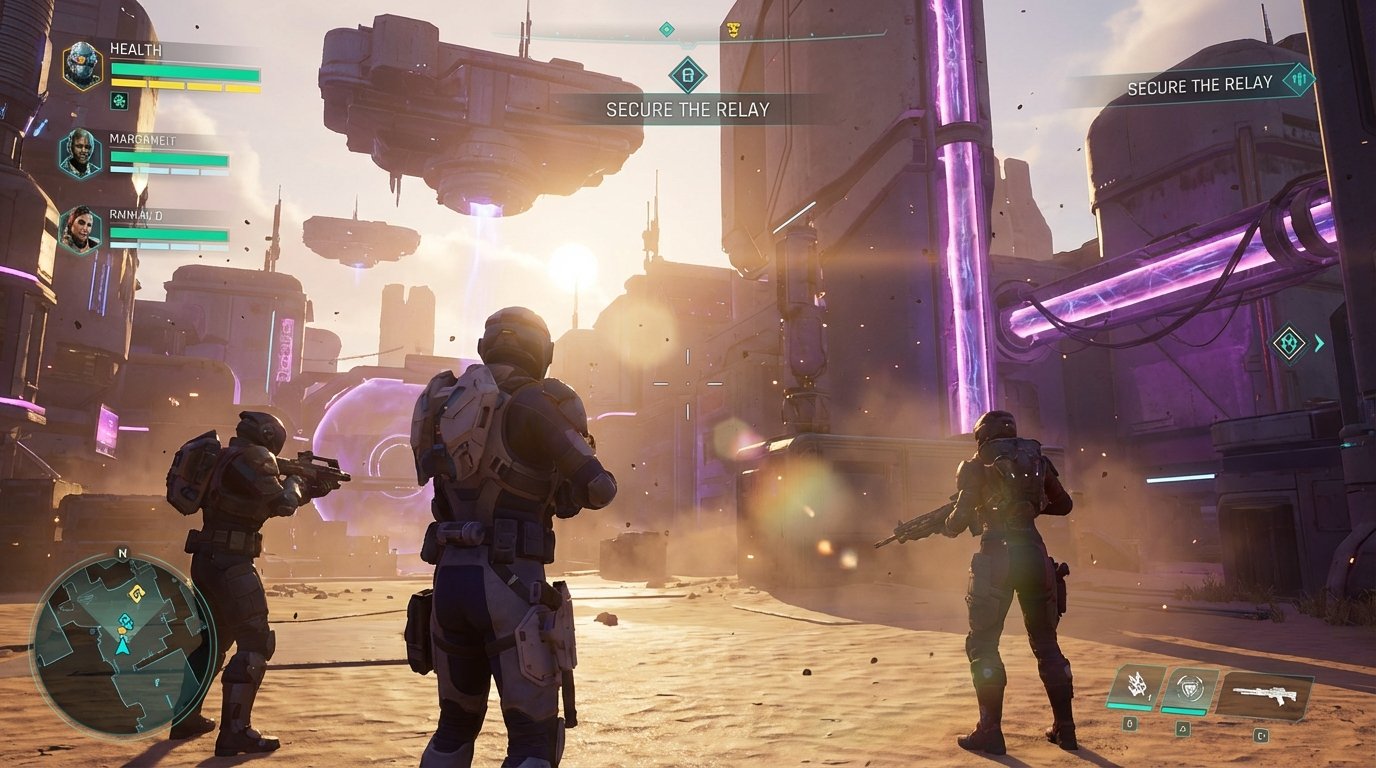Image resolution: width=1376 pixels, height=768 pixels.
Task: Click the center SECURE THE RELAY banner
Action: (686, 109)
